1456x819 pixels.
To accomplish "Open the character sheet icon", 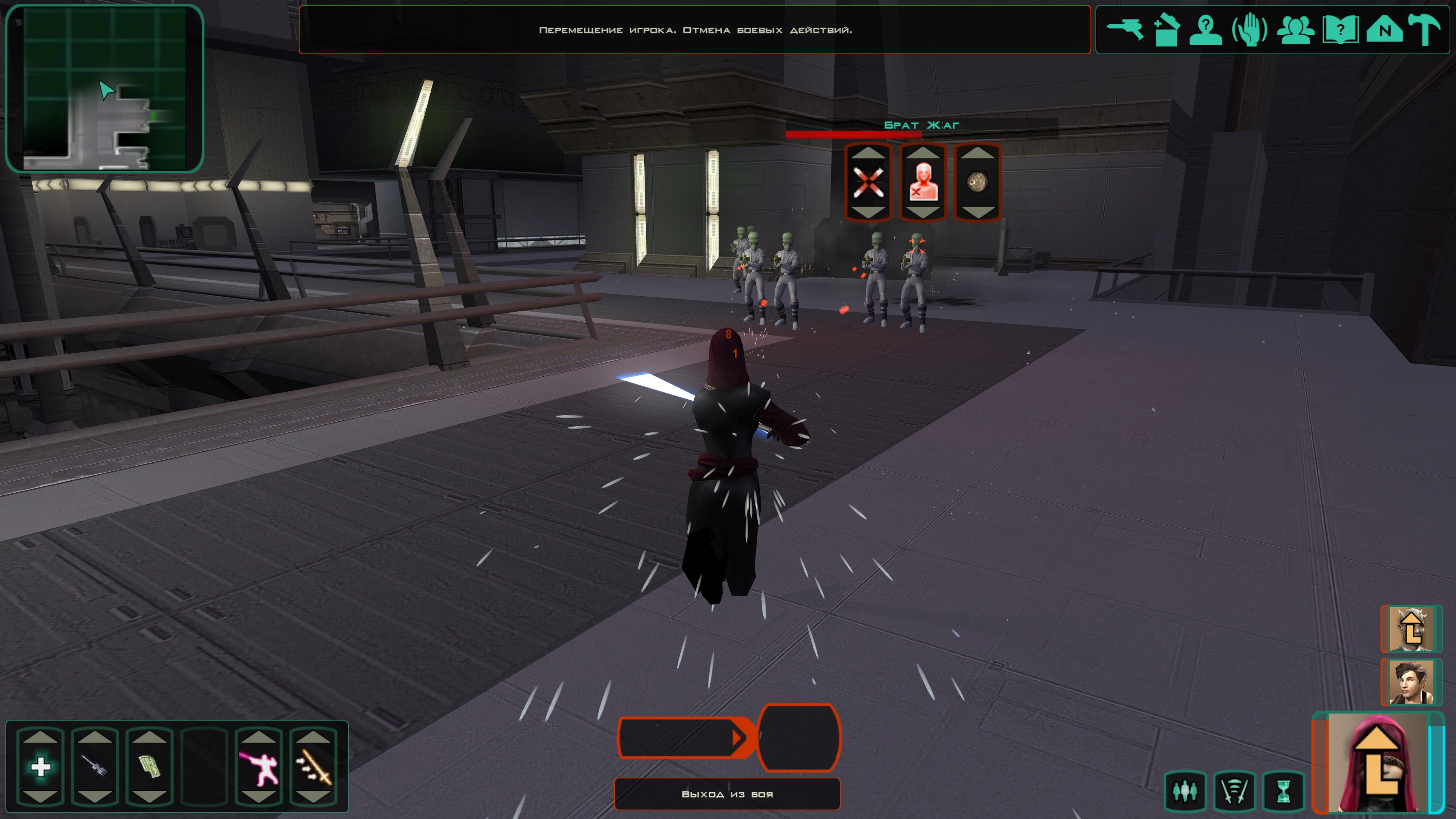I will coord(1206,29).
